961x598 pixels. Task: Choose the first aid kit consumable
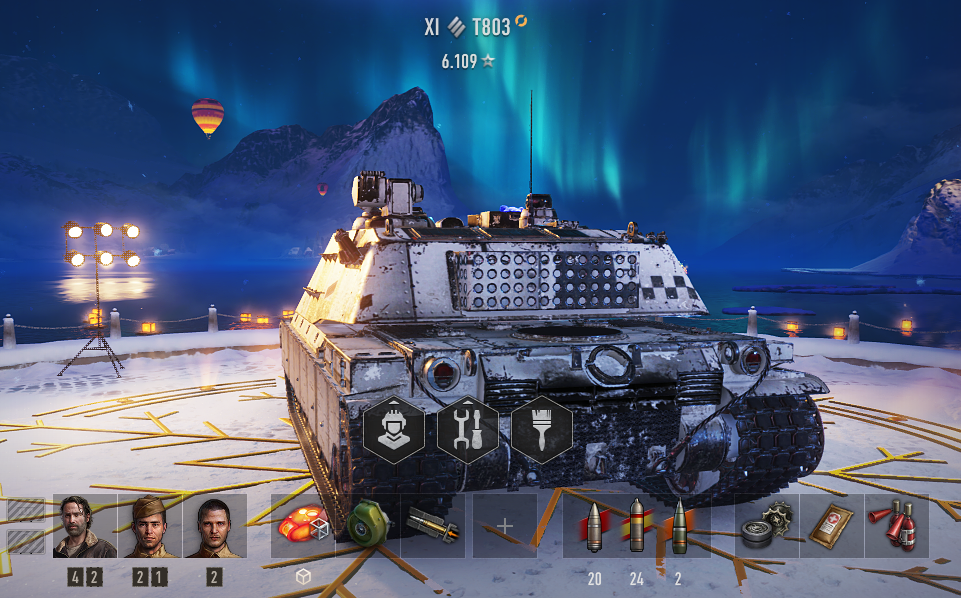[832, 526]
